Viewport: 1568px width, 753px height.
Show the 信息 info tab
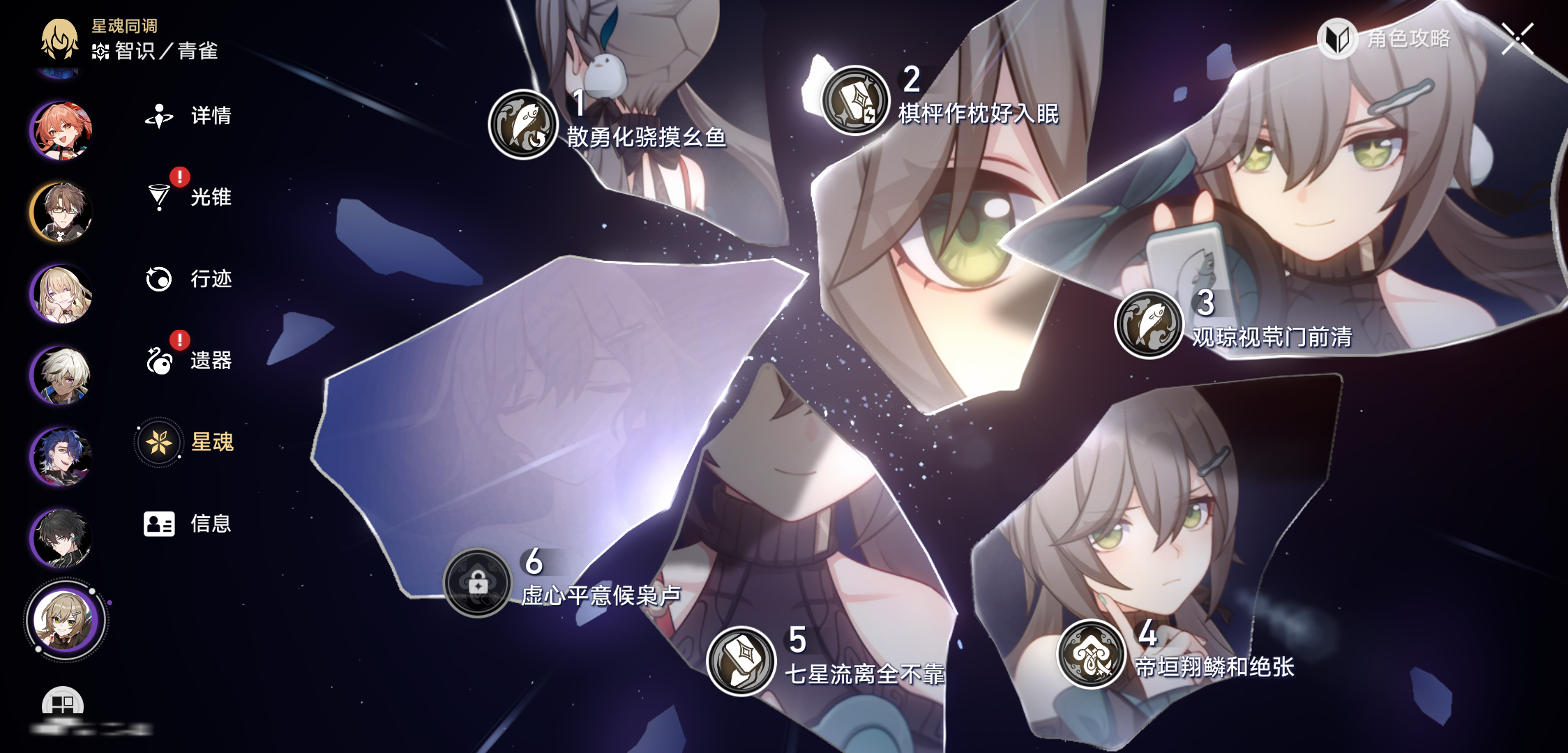tap(187, 524)
